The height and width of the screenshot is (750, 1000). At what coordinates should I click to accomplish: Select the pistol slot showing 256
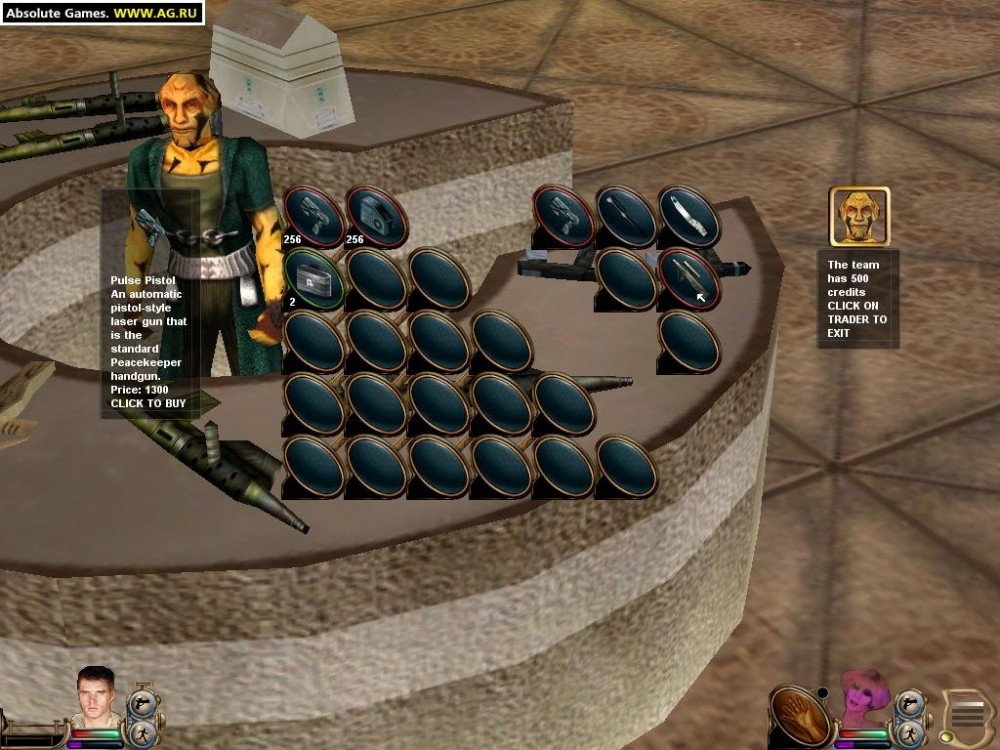314,216
